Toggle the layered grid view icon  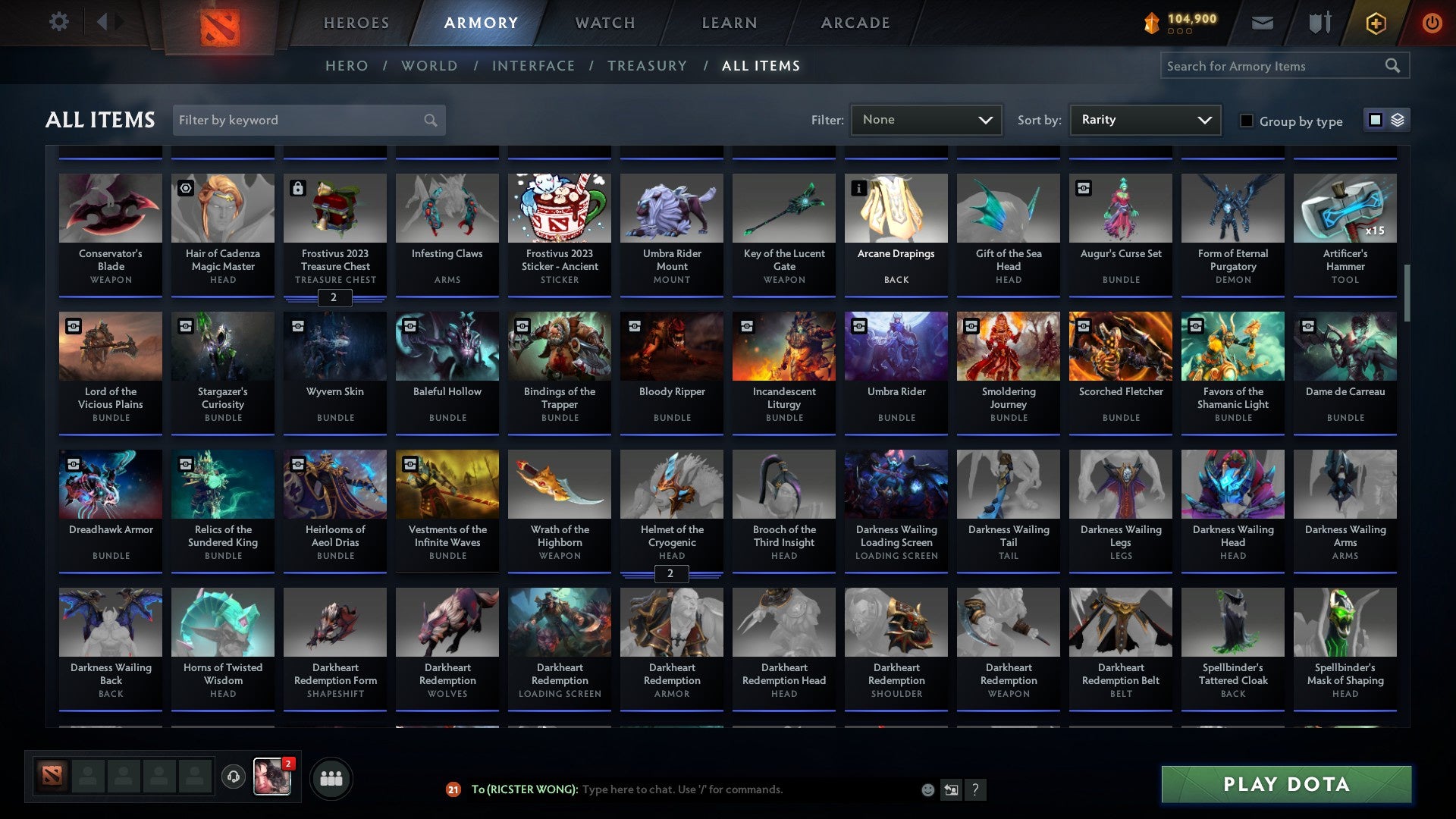1398,120
